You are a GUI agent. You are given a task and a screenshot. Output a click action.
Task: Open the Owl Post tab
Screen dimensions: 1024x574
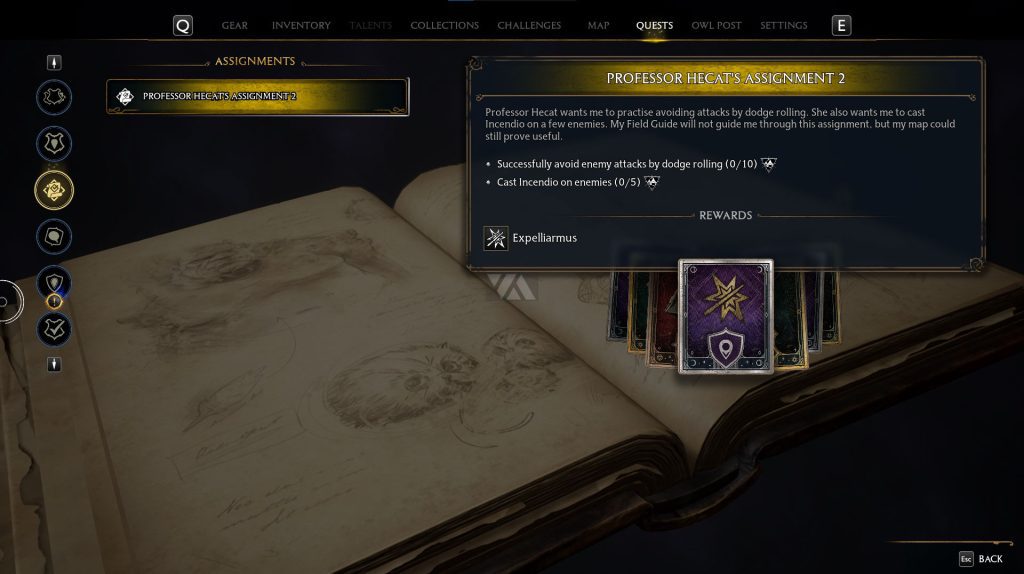[x=716, y=25]
